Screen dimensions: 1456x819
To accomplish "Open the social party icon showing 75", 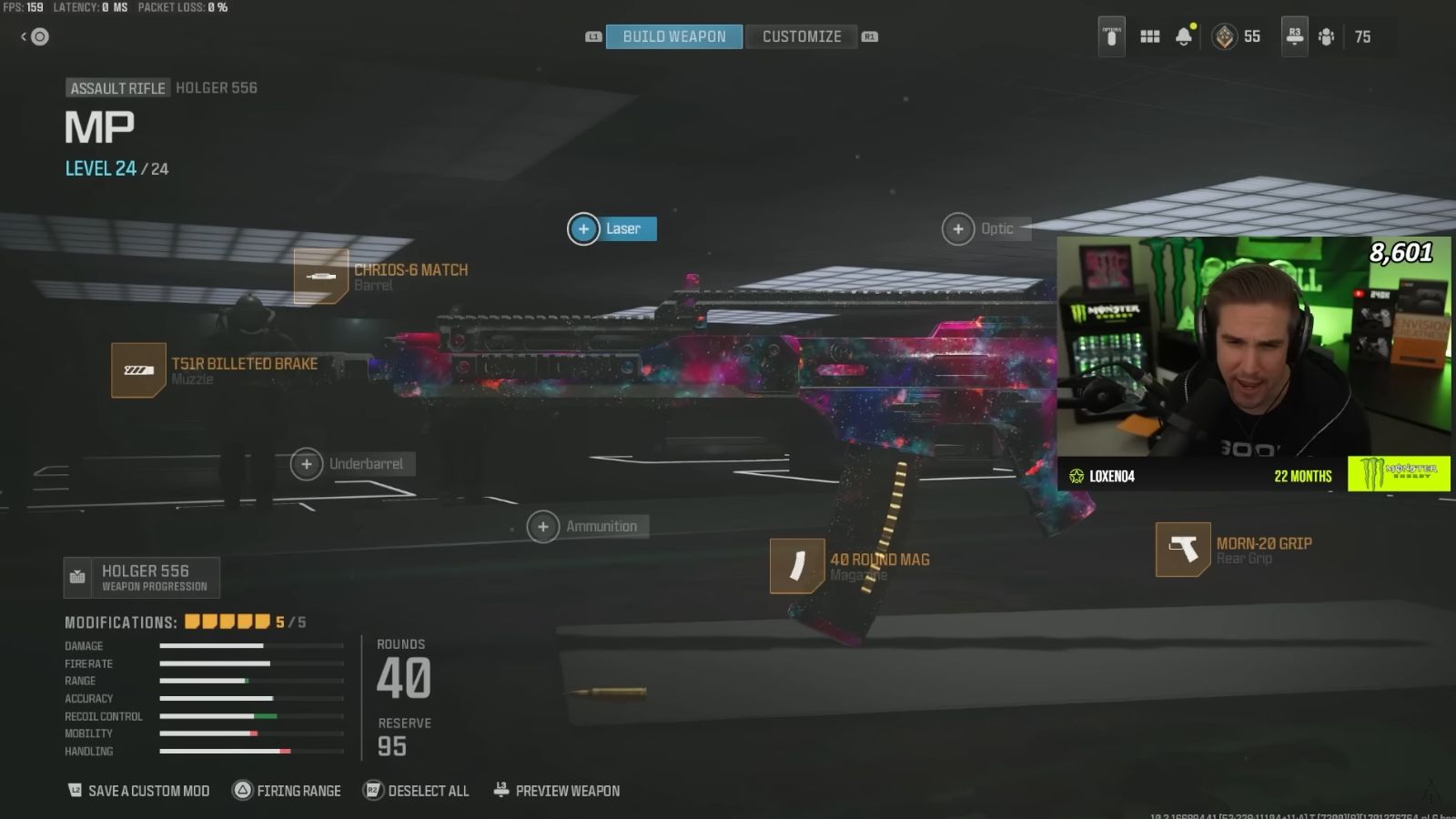I will pos(1326,36).
